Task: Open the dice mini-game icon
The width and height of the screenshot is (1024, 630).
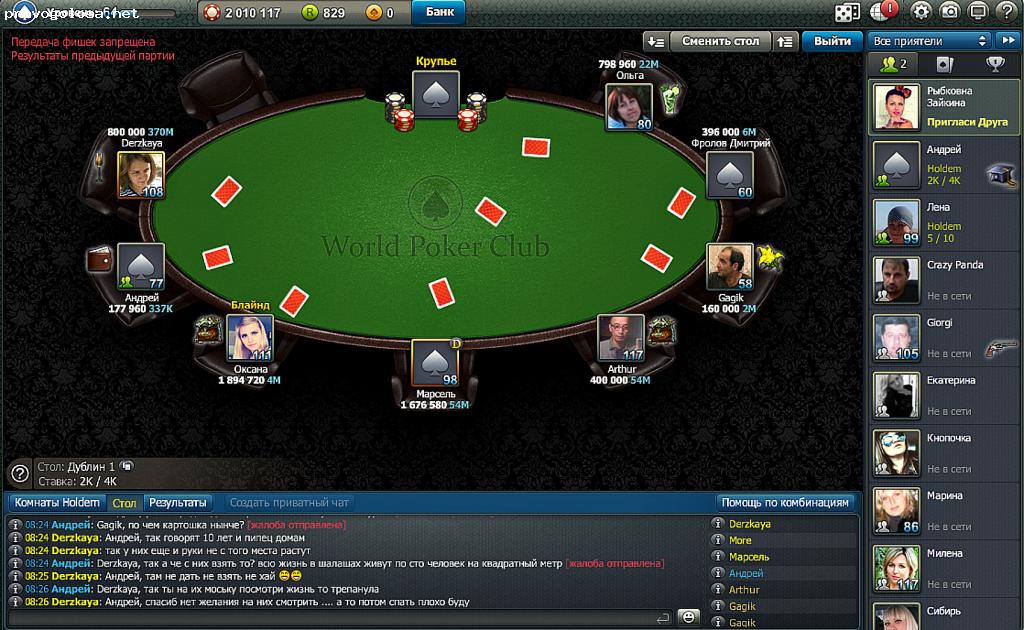Action: click(847, 13)
